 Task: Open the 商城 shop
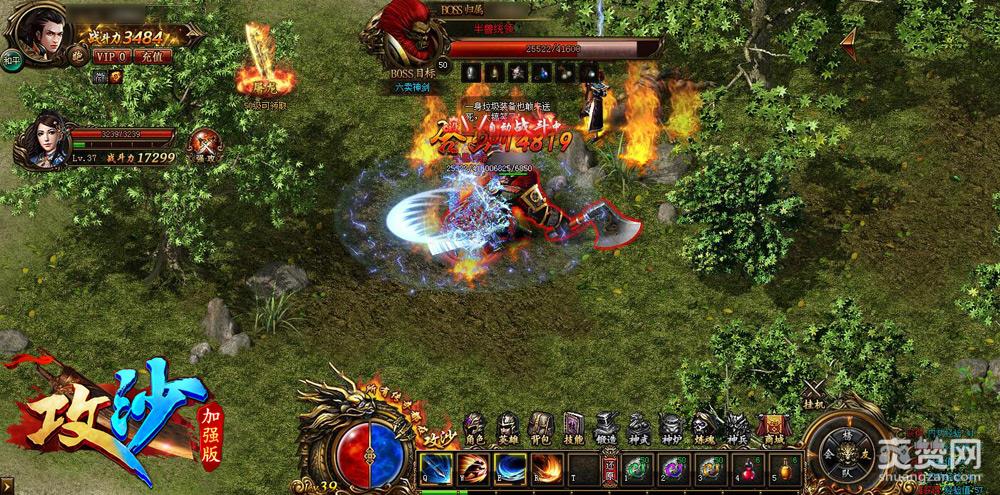point(770,428)
